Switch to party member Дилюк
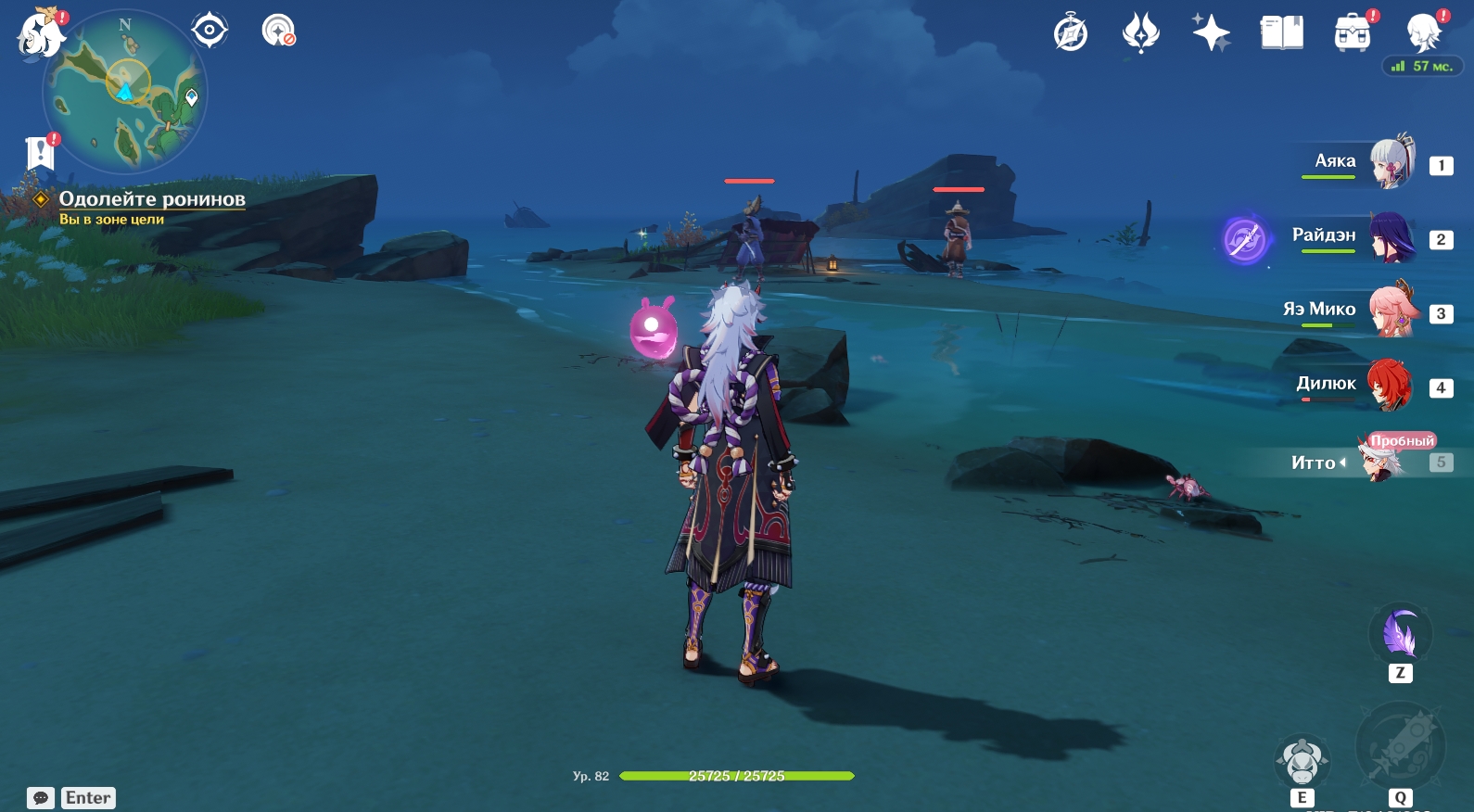 coord(1391,386)
